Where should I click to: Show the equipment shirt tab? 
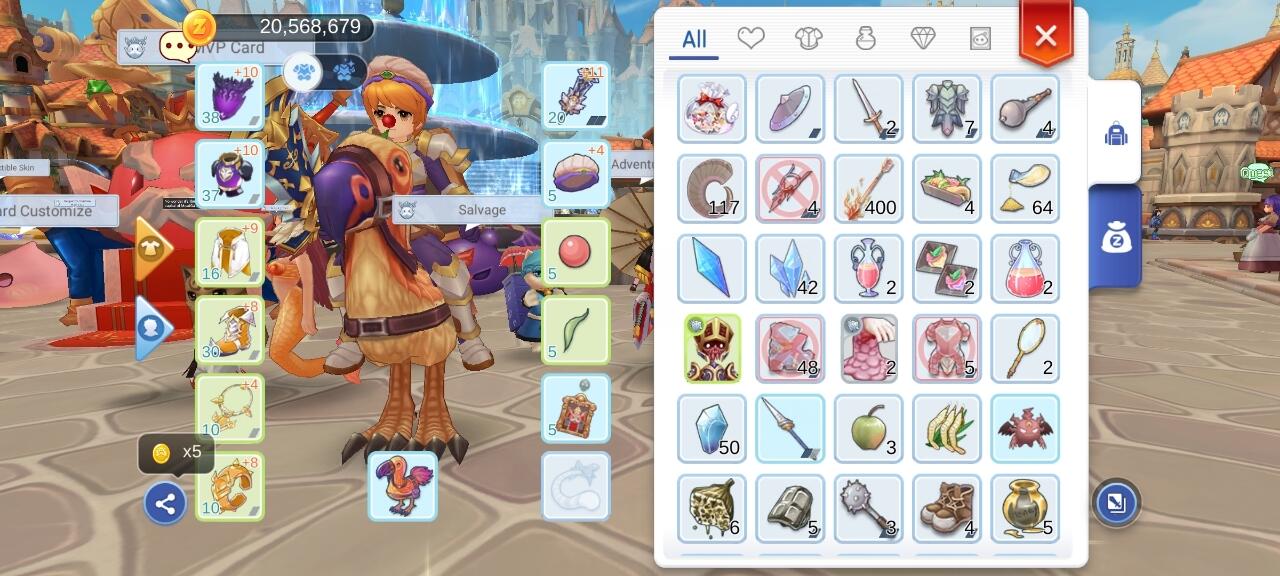tap(808, 39)
